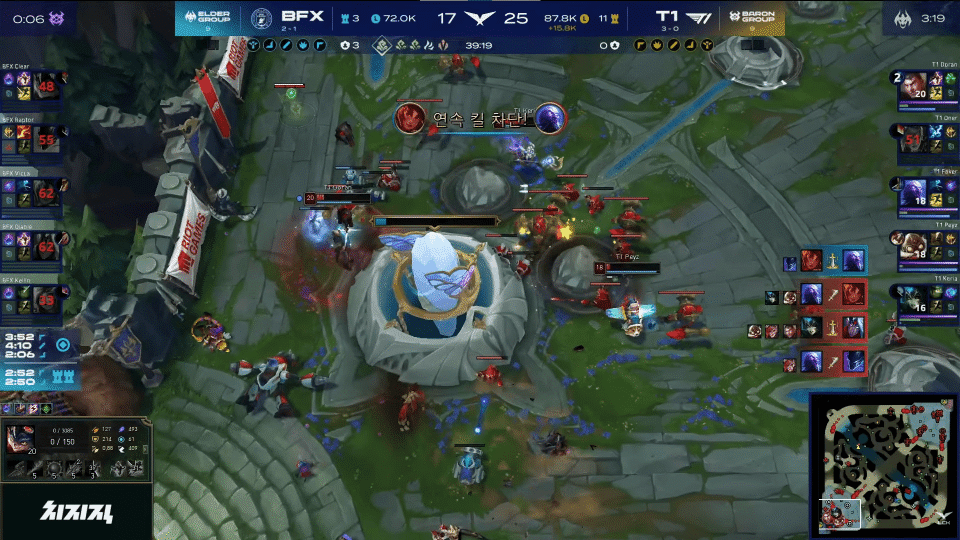Select the BFX Clear player portrait

click(46, 87)
